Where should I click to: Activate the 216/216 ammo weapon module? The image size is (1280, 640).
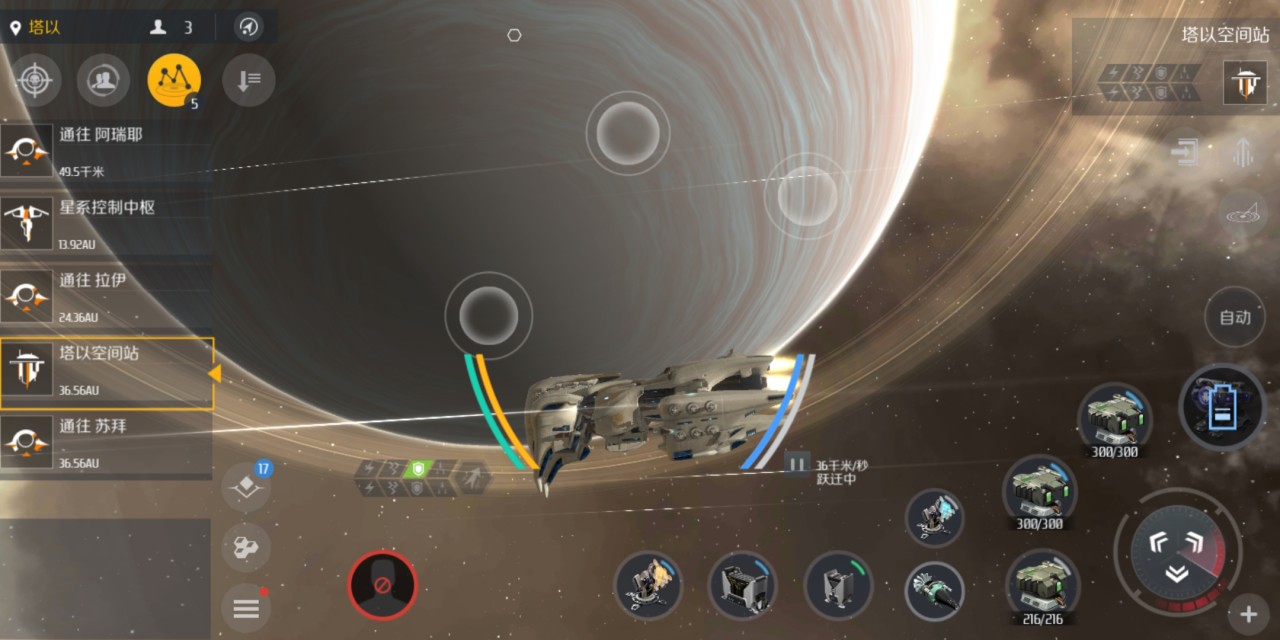point(1042,587)
